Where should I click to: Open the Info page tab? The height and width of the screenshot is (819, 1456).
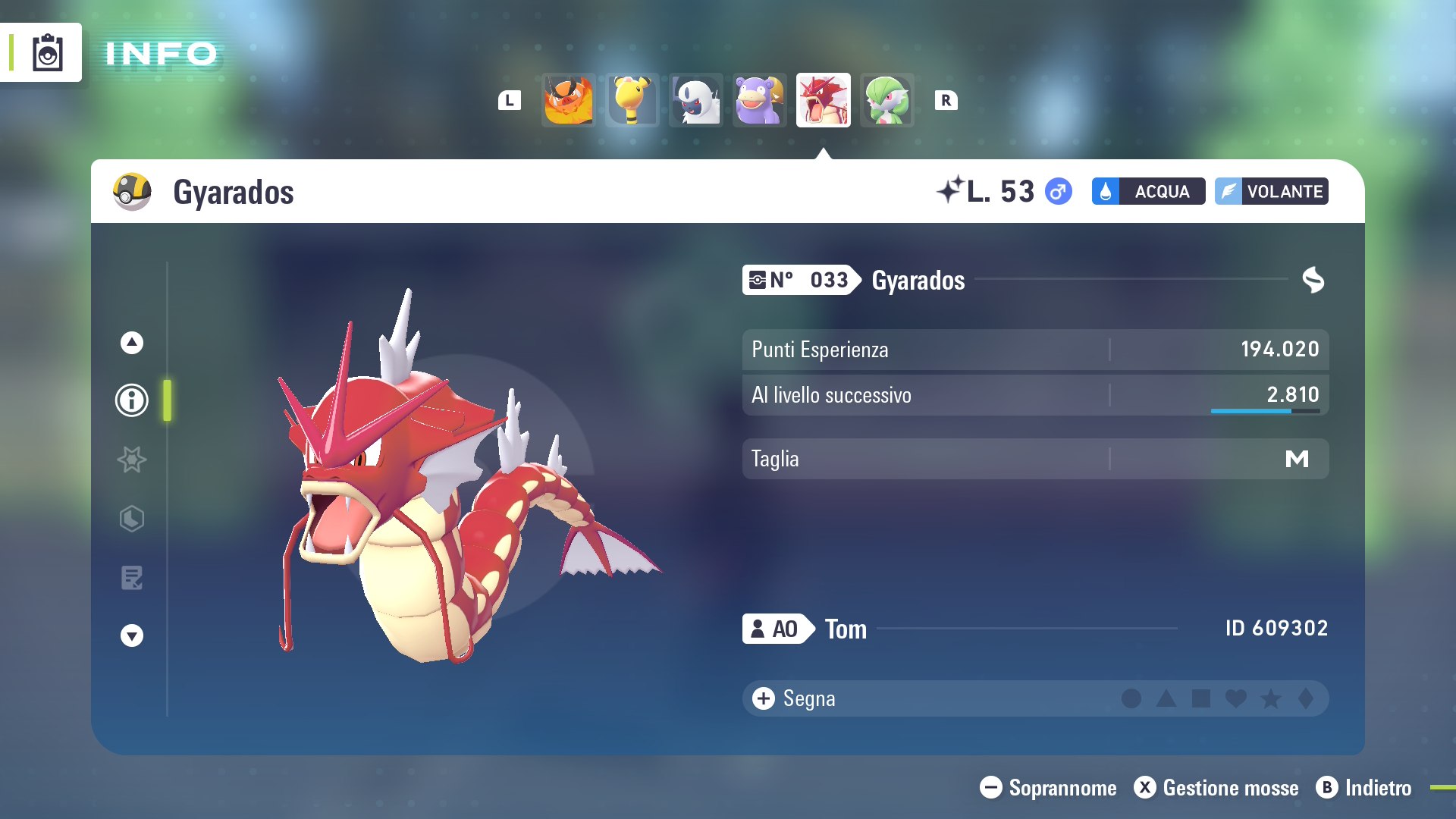132,400
